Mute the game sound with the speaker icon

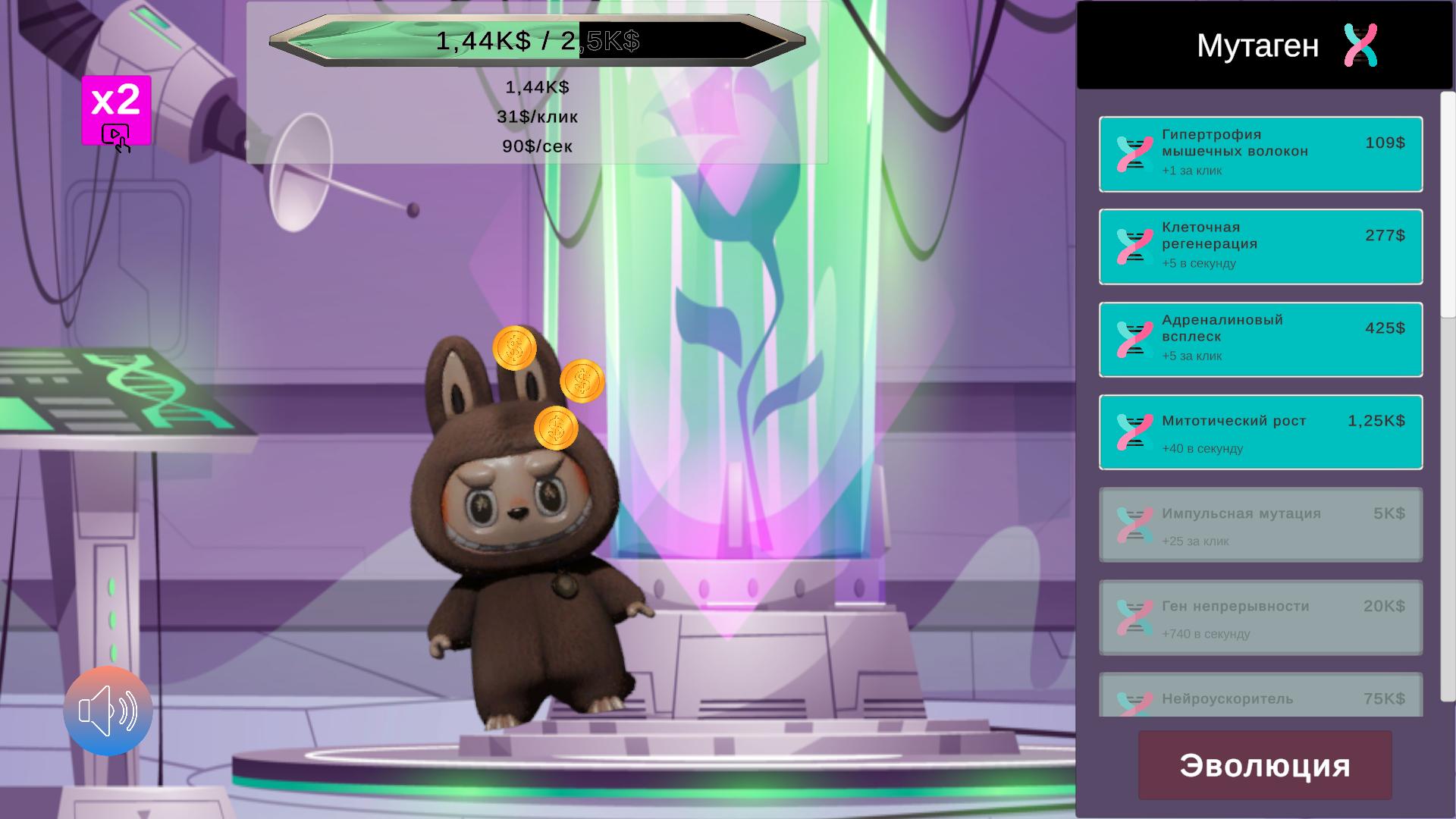pyautogui.click(x=107, y=711)
